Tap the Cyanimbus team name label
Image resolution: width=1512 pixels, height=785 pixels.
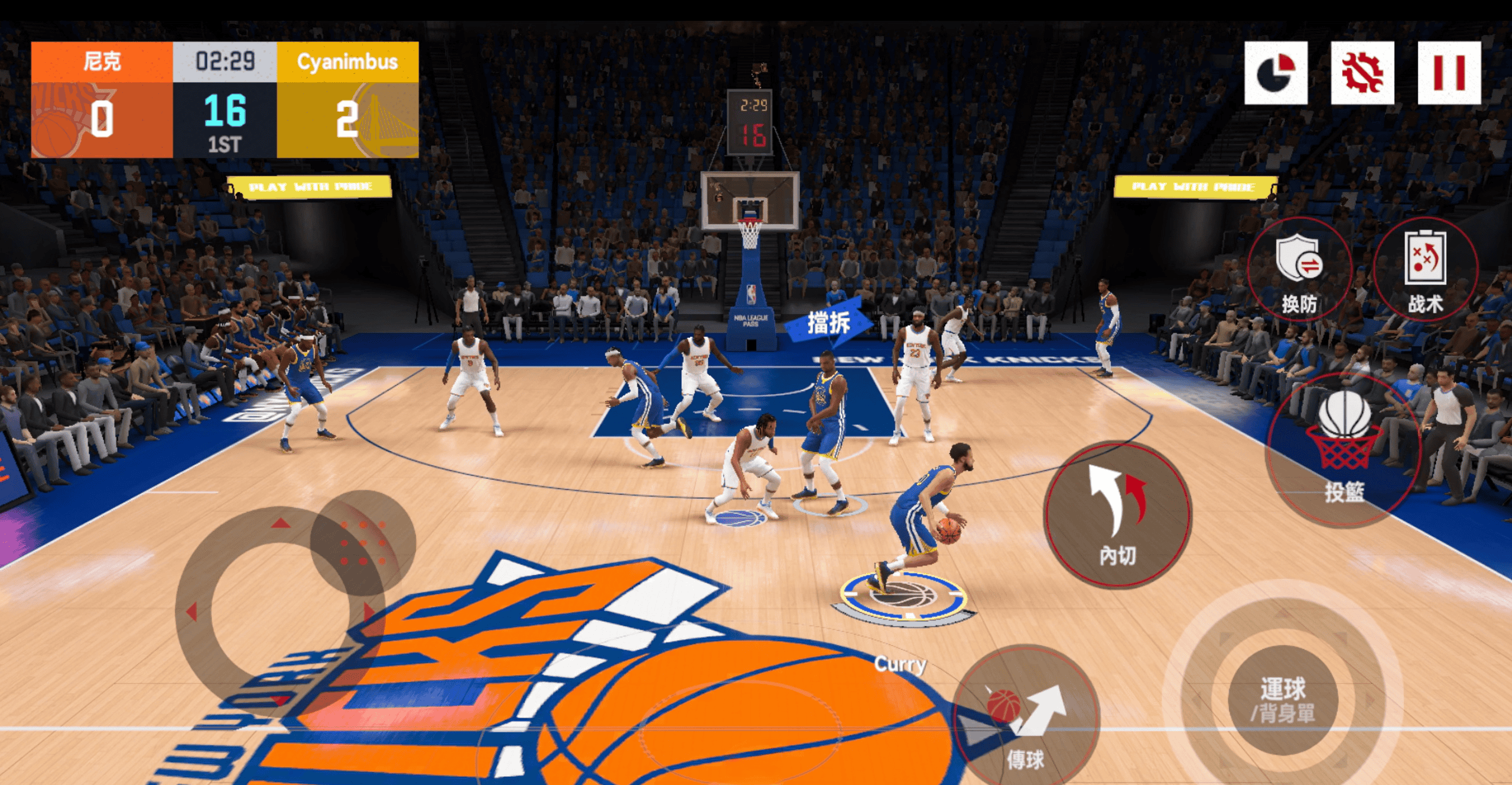[347, 63]
